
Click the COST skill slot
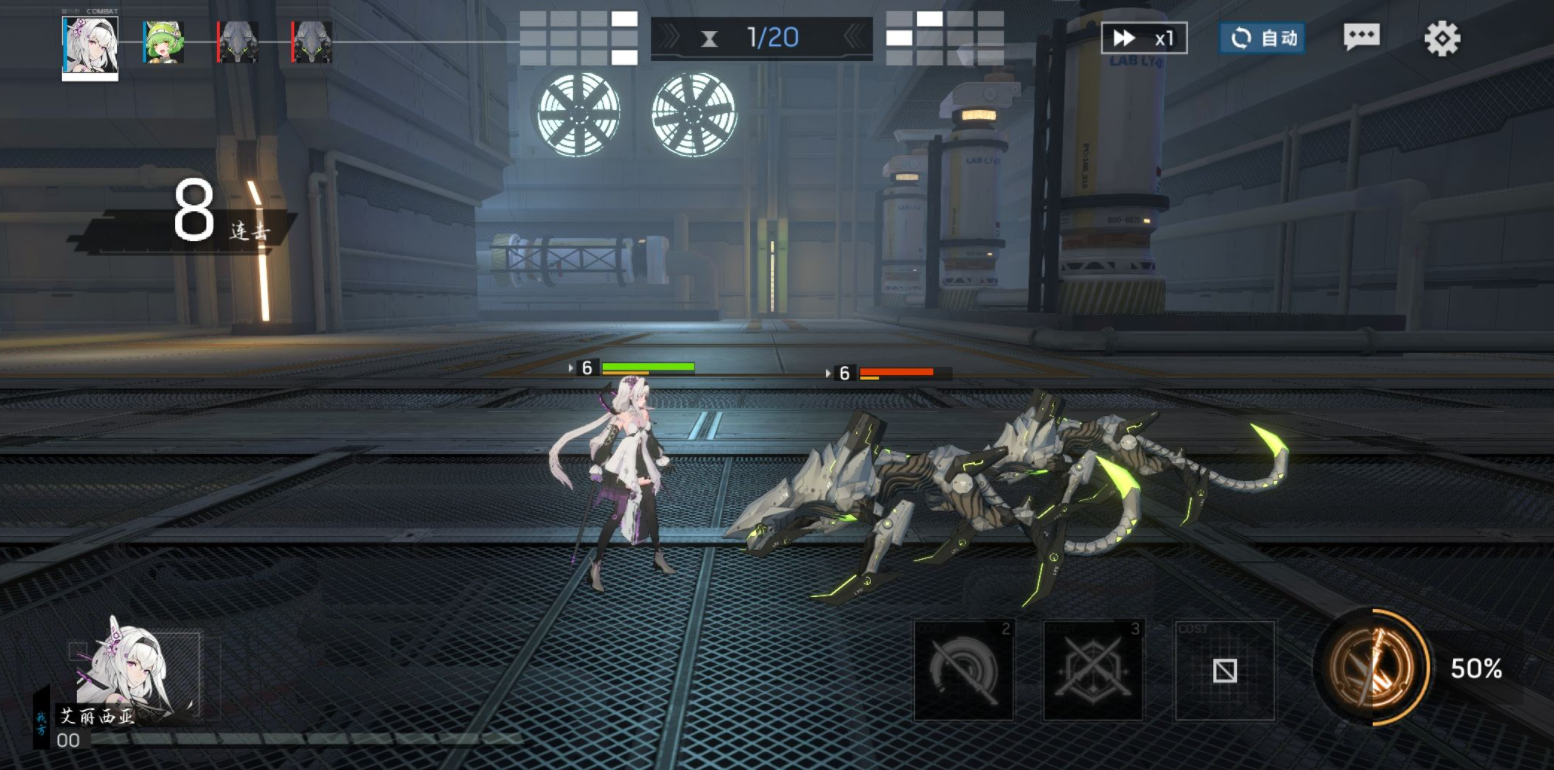(x=1225, y=670)
